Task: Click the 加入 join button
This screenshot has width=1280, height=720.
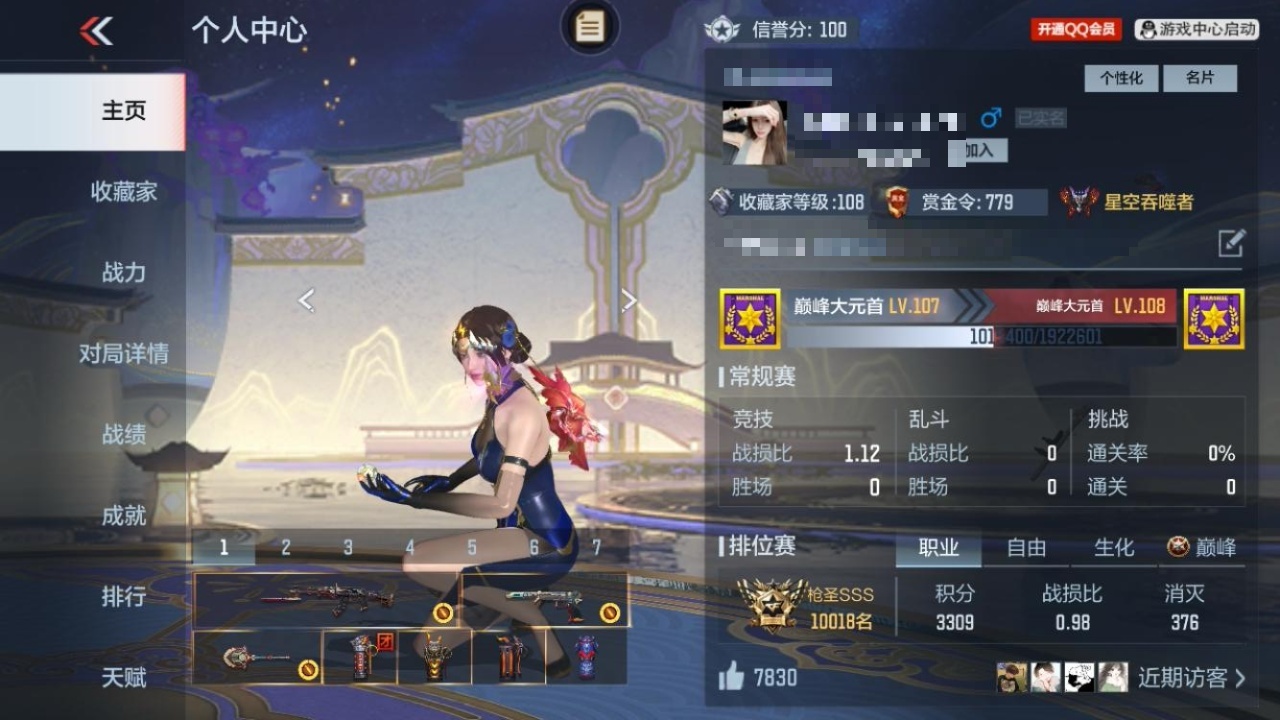Action: pos(979,151)
